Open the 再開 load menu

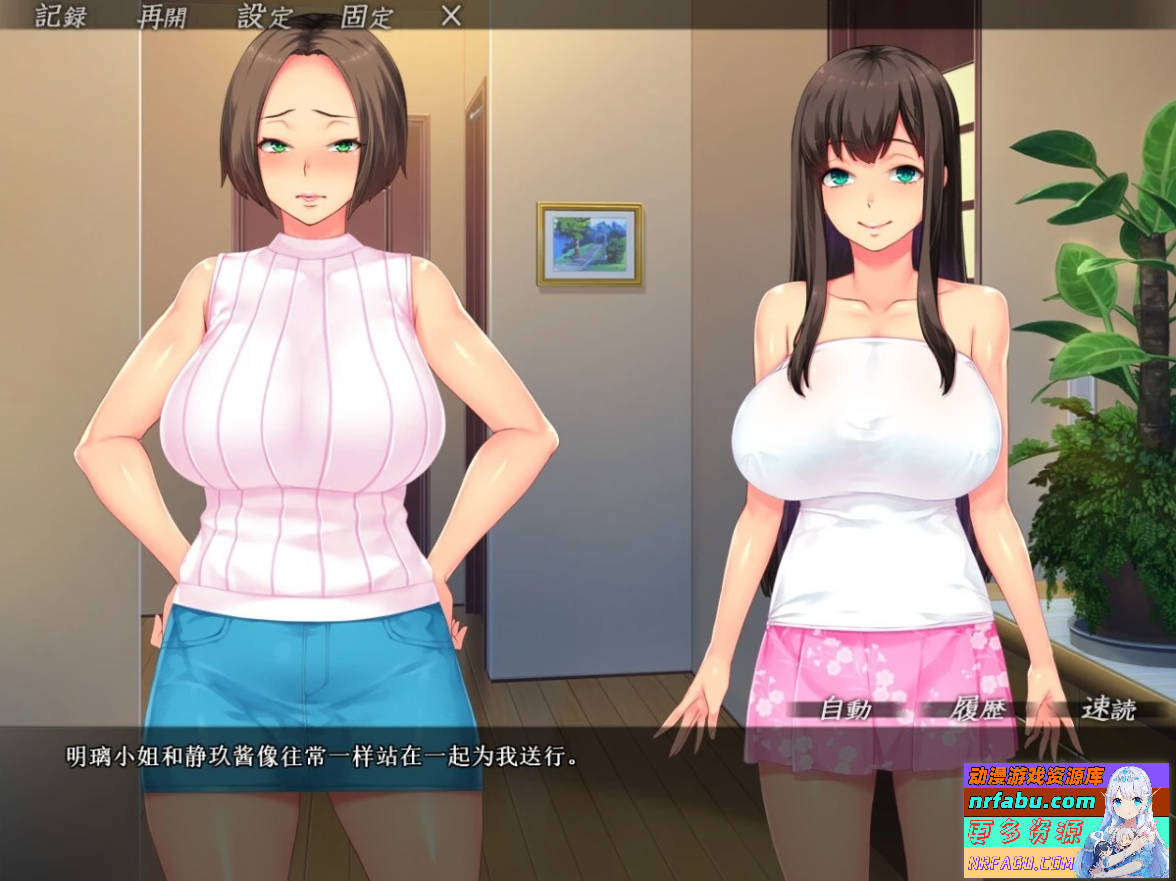(162, 16)
